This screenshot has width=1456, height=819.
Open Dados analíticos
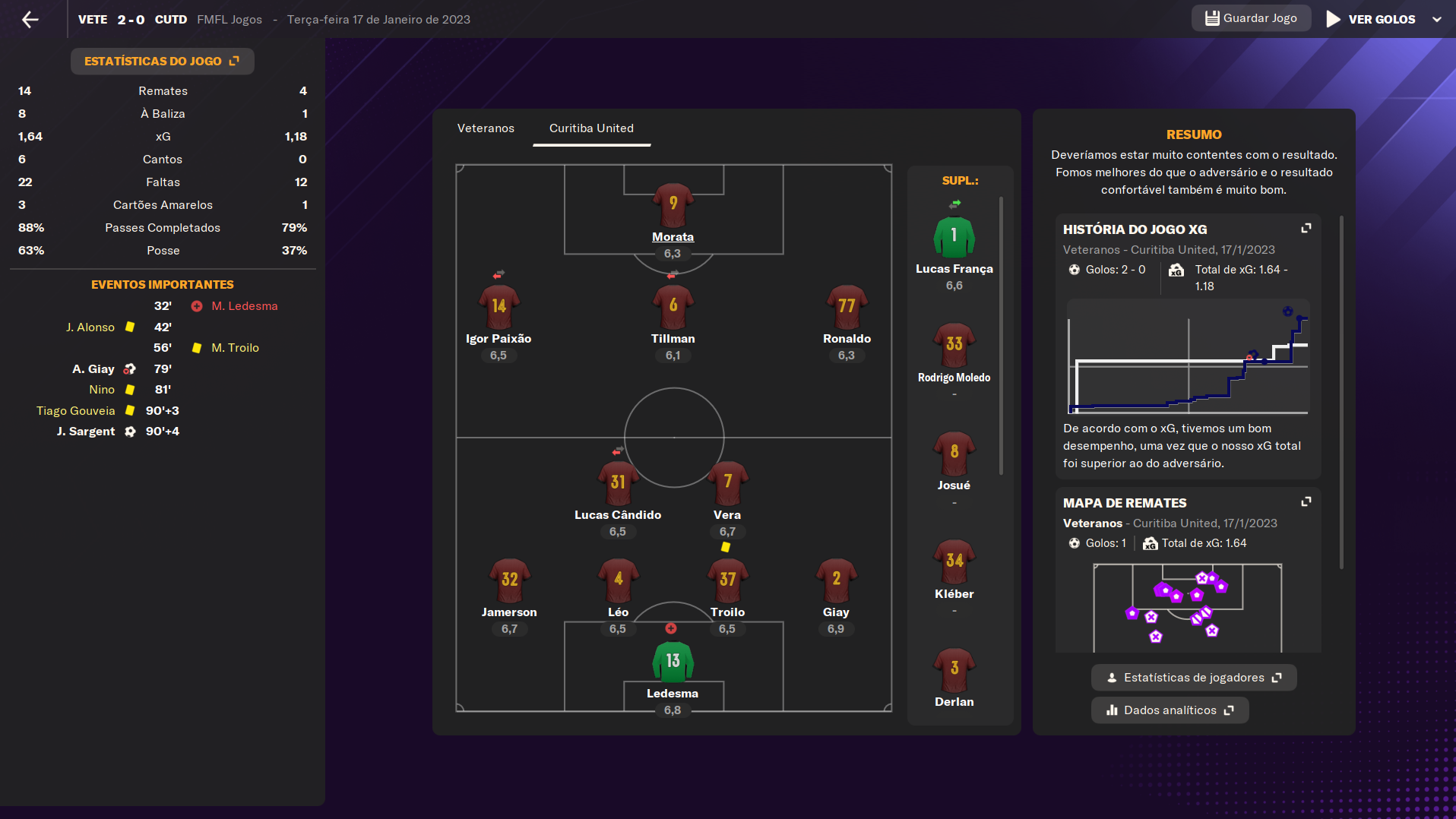[x=1170, y=710]
